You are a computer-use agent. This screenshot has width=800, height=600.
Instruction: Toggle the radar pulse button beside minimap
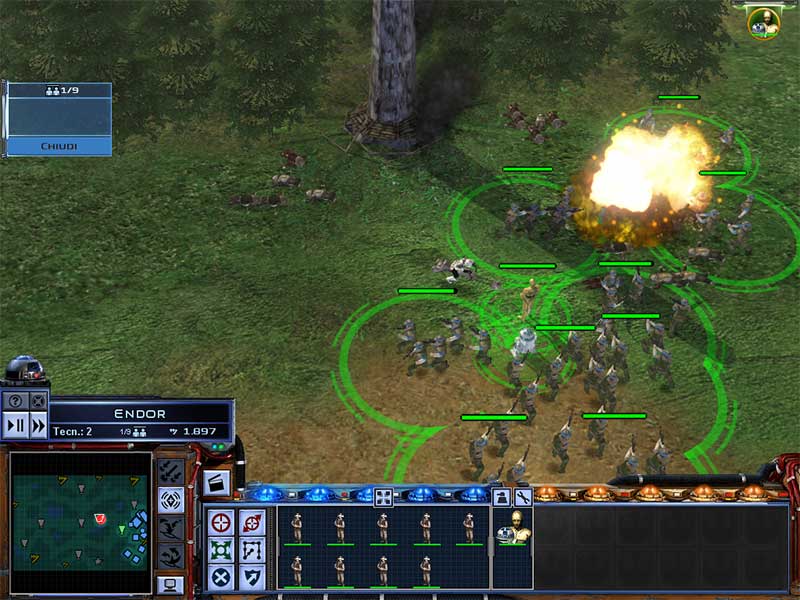[x=171, y=500]
